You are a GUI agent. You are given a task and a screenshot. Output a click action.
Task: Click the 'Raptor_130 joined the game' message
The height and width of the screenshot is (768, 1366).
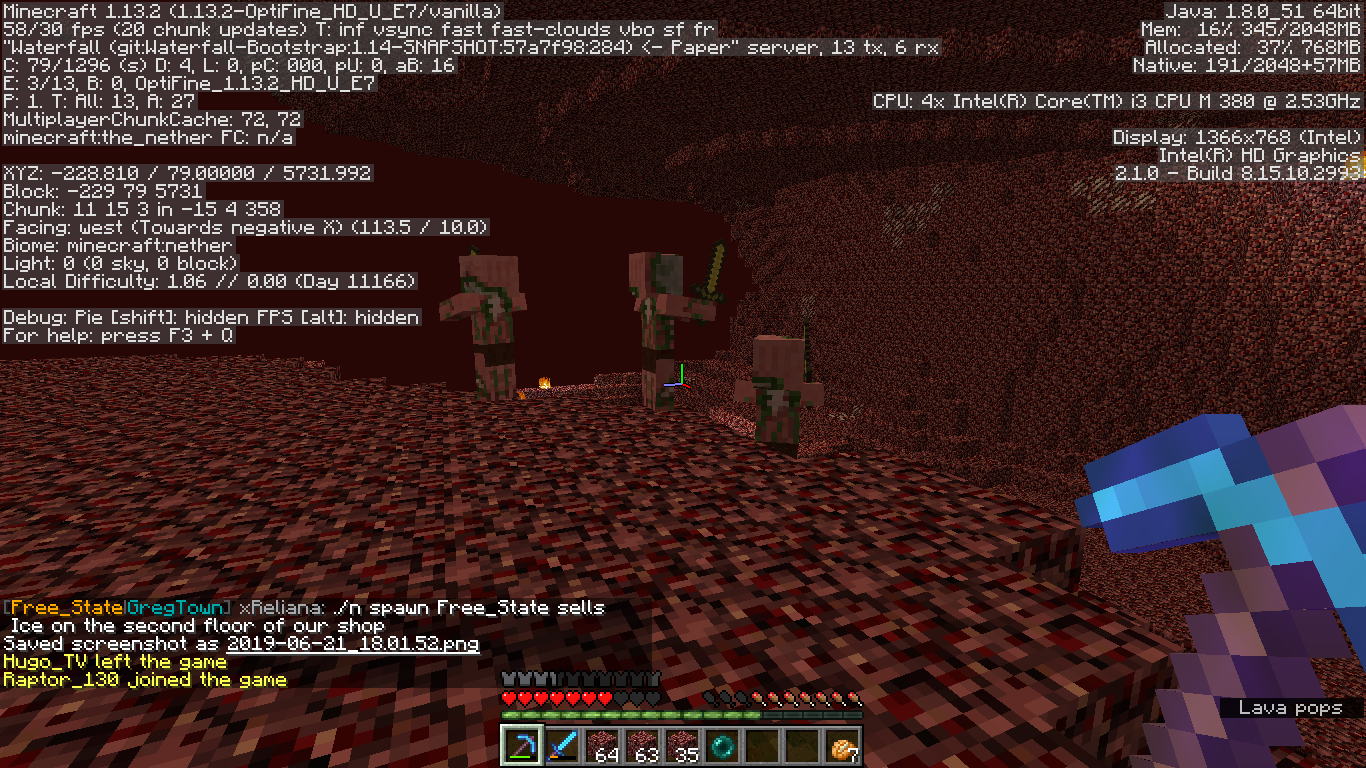(x=143, y=679)
